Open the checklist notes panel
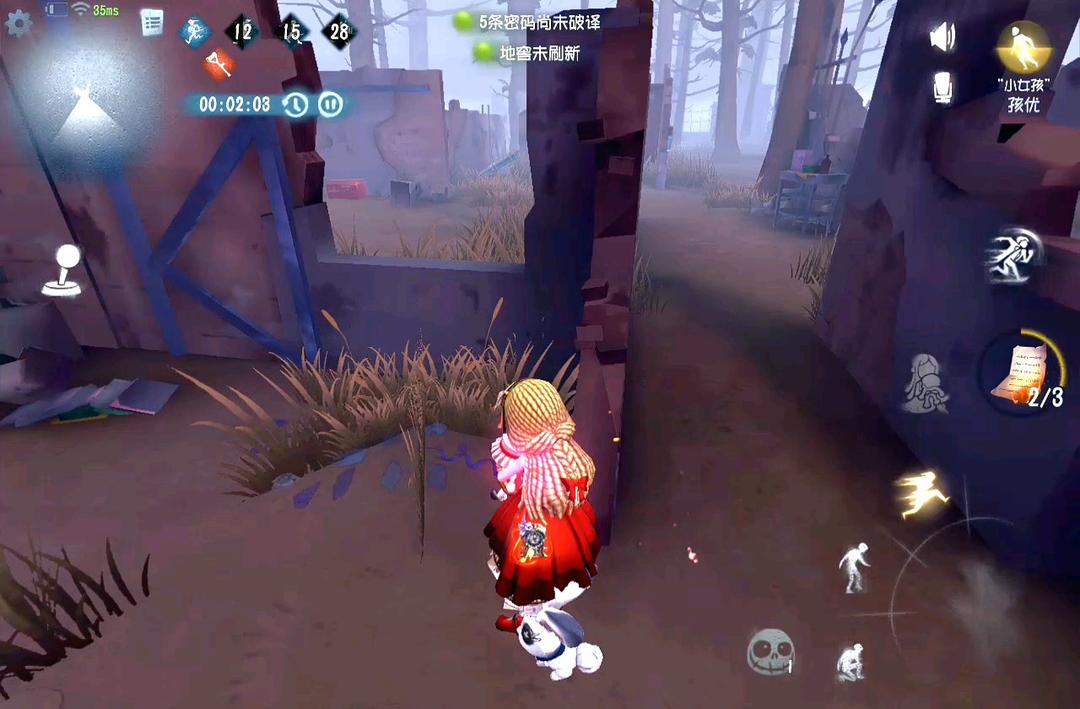This screenshot has width=1080, height=709. (152, 22)
